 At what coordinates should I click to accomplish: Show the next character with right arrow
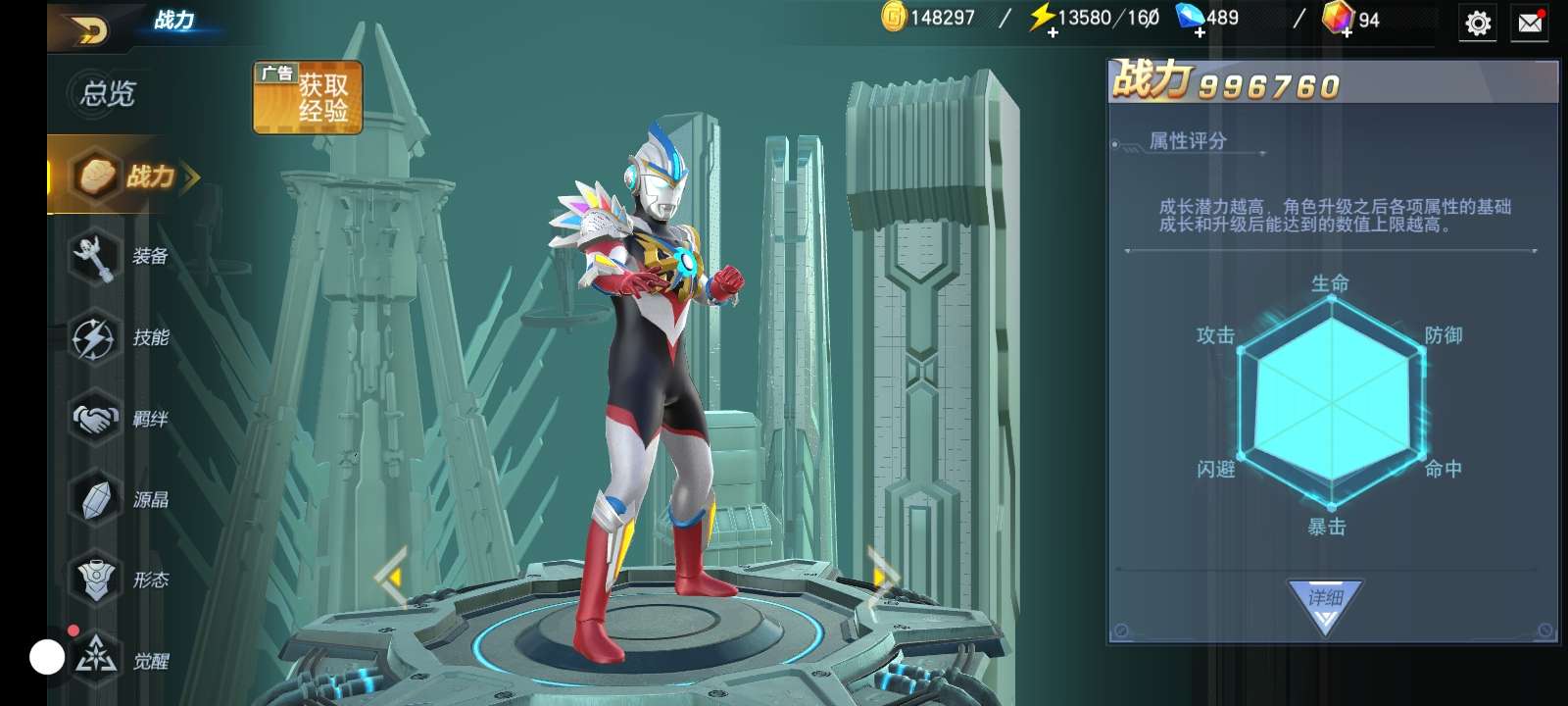(x=882, y=577)
